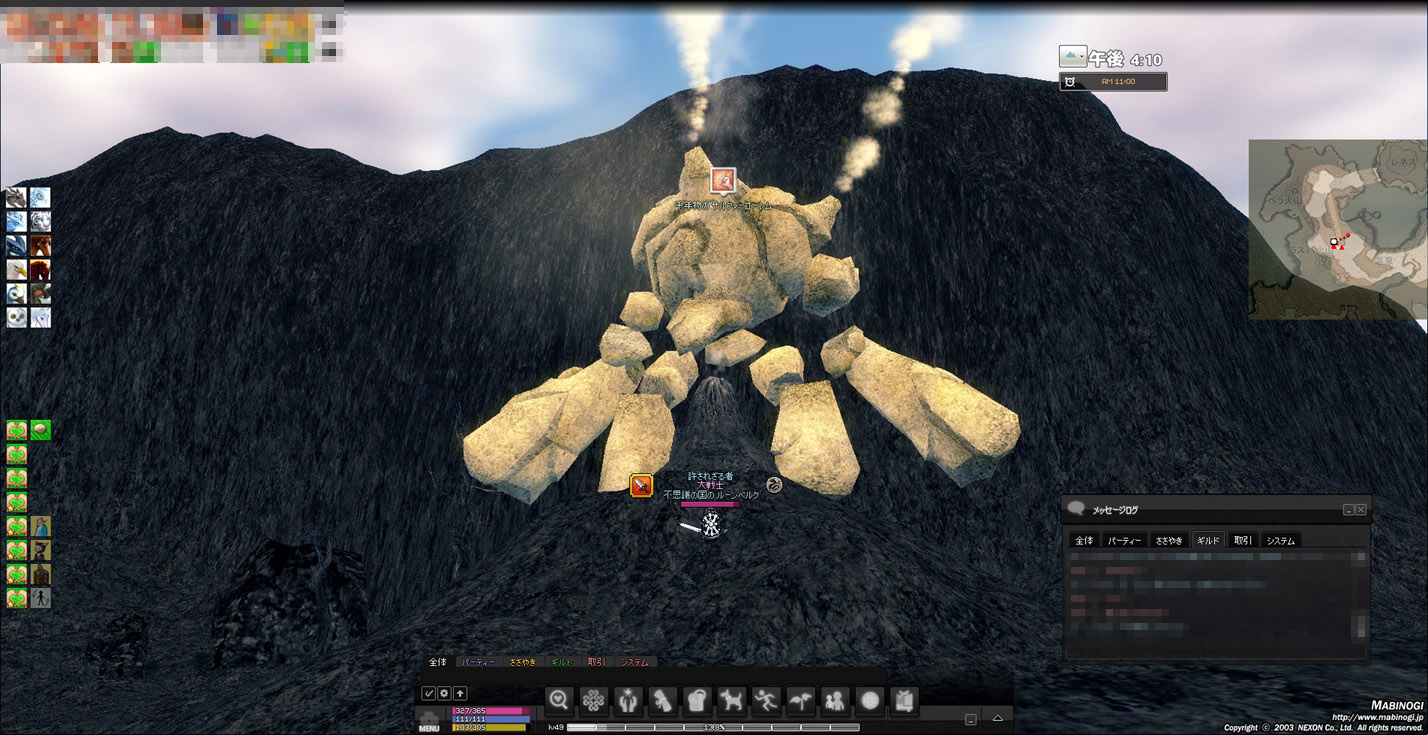Select the パーティー tab in message log
Screen dimensions: 1428x735
click(x=1125, y=541)
